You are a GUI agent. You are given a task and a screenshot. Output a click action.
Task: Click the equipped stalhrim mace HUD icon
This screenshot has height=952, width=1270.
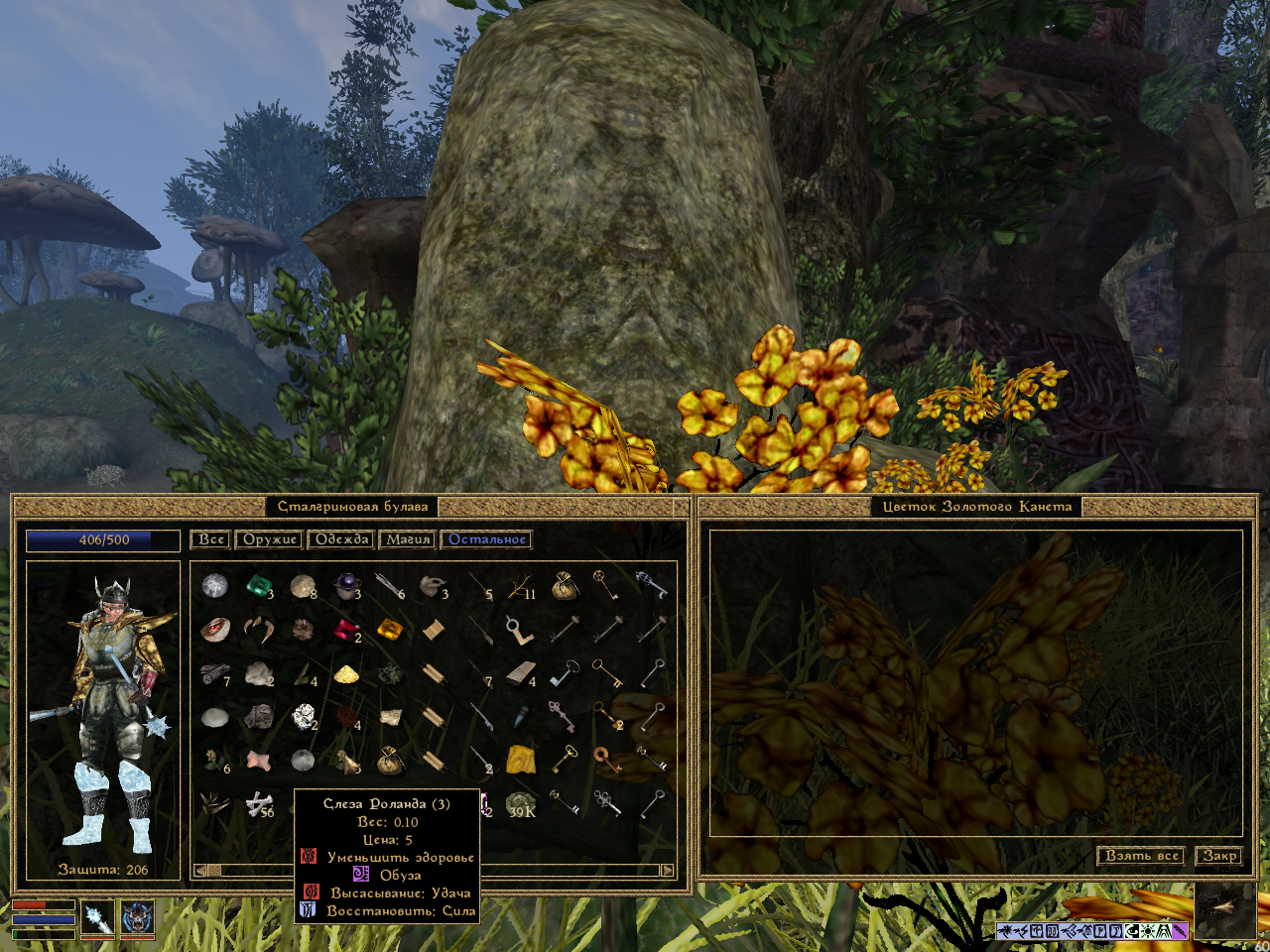[x=97, y=917]
